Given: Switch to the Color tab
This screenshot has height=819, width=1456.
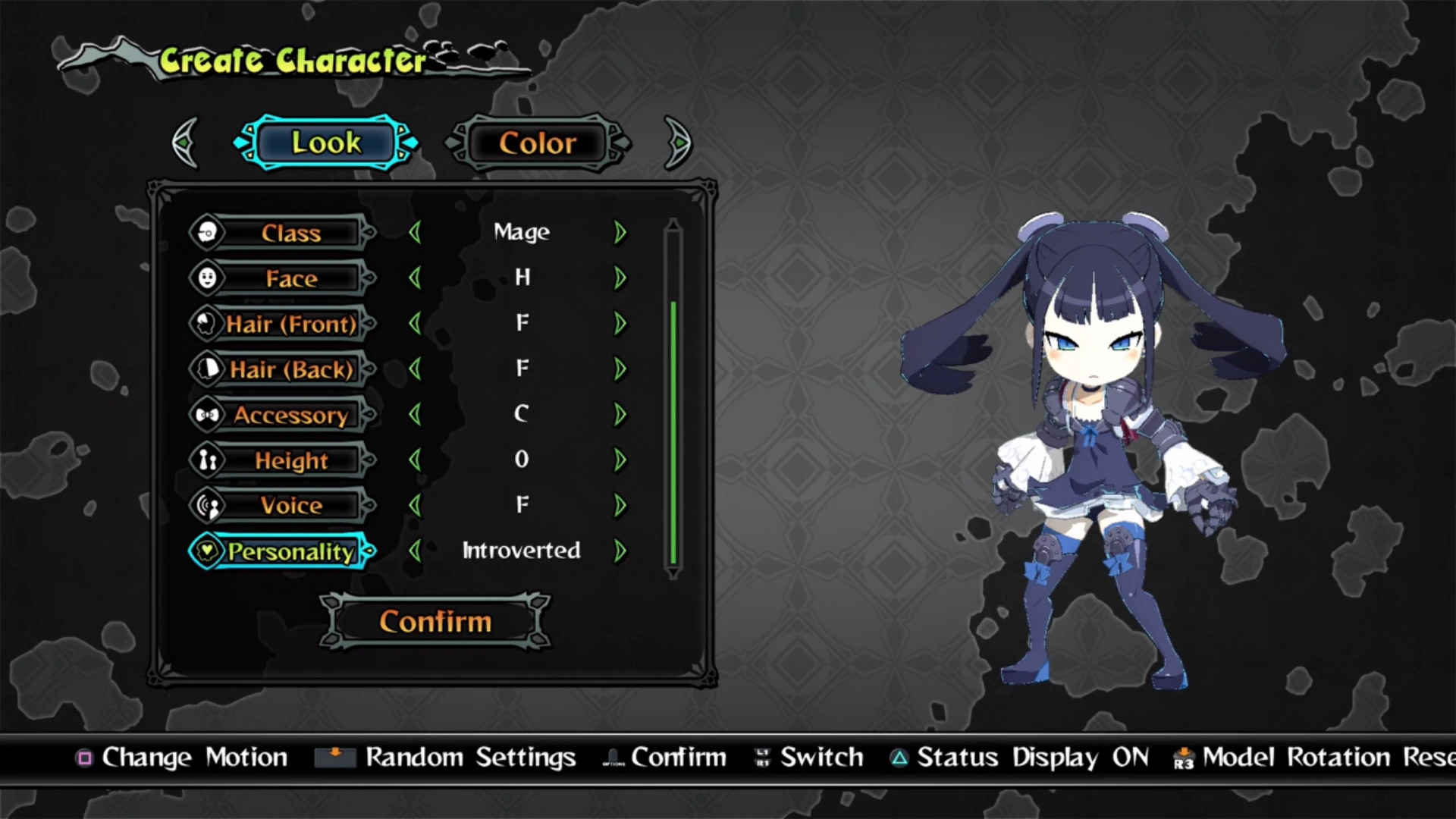Looking at the screenshot, I should 538,143.
